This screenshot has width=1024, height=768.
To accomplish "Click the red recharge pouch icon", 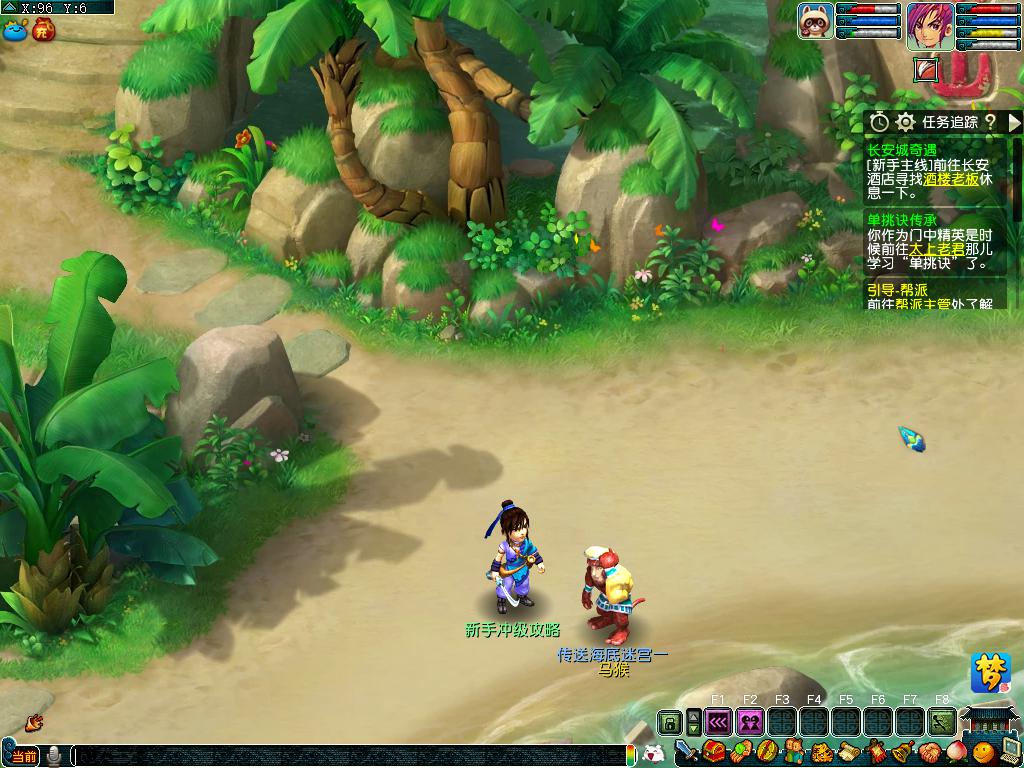I will 43,30.
